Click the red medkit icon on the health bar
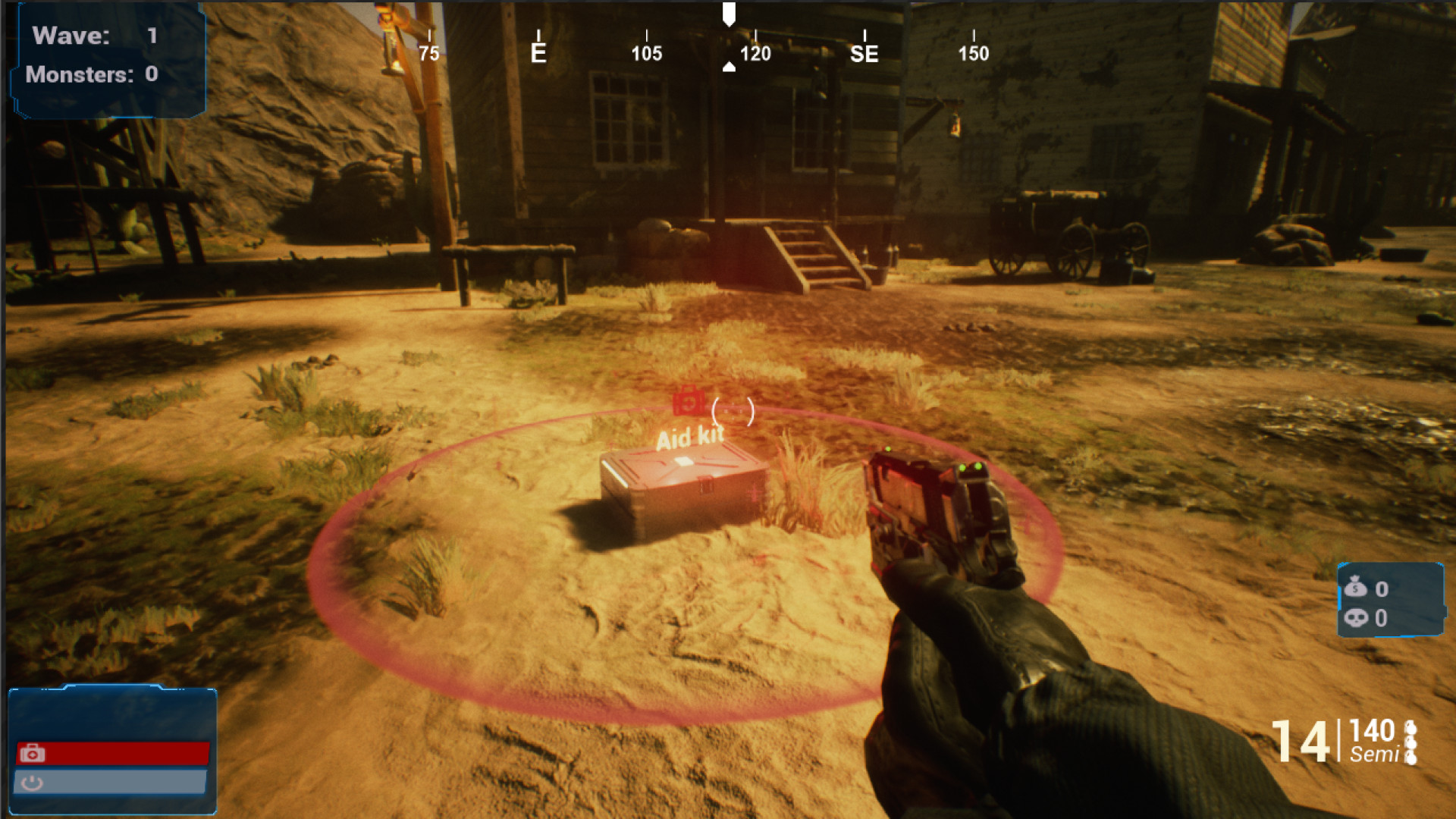 click(33, 753)
